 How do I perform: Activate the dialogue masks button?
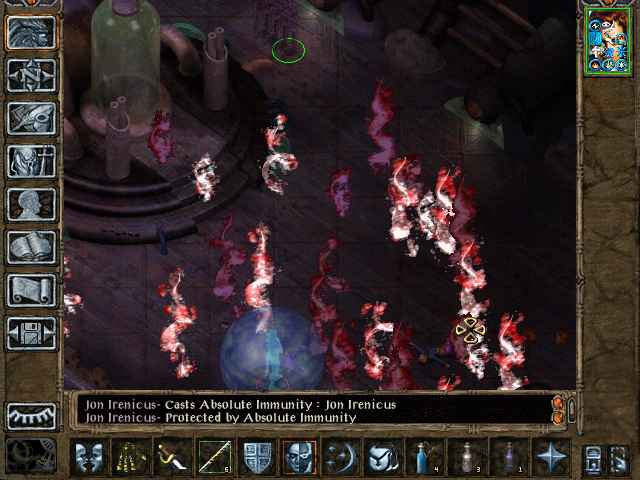point(89,457)
